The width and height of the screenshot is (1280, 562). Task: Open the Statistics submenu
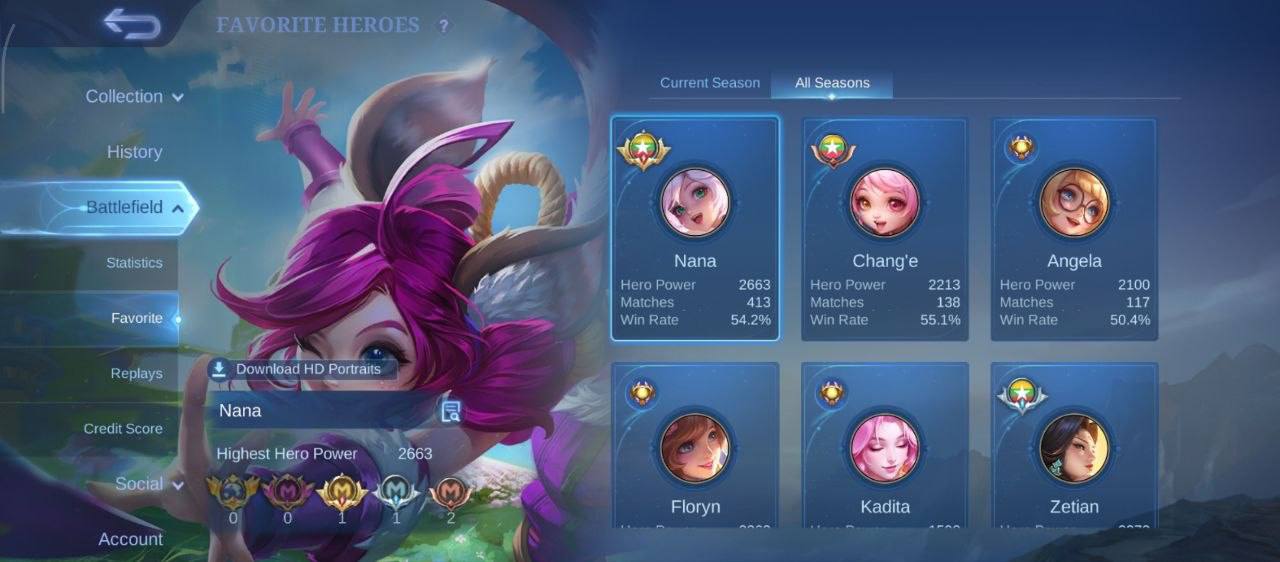[134, 263]
